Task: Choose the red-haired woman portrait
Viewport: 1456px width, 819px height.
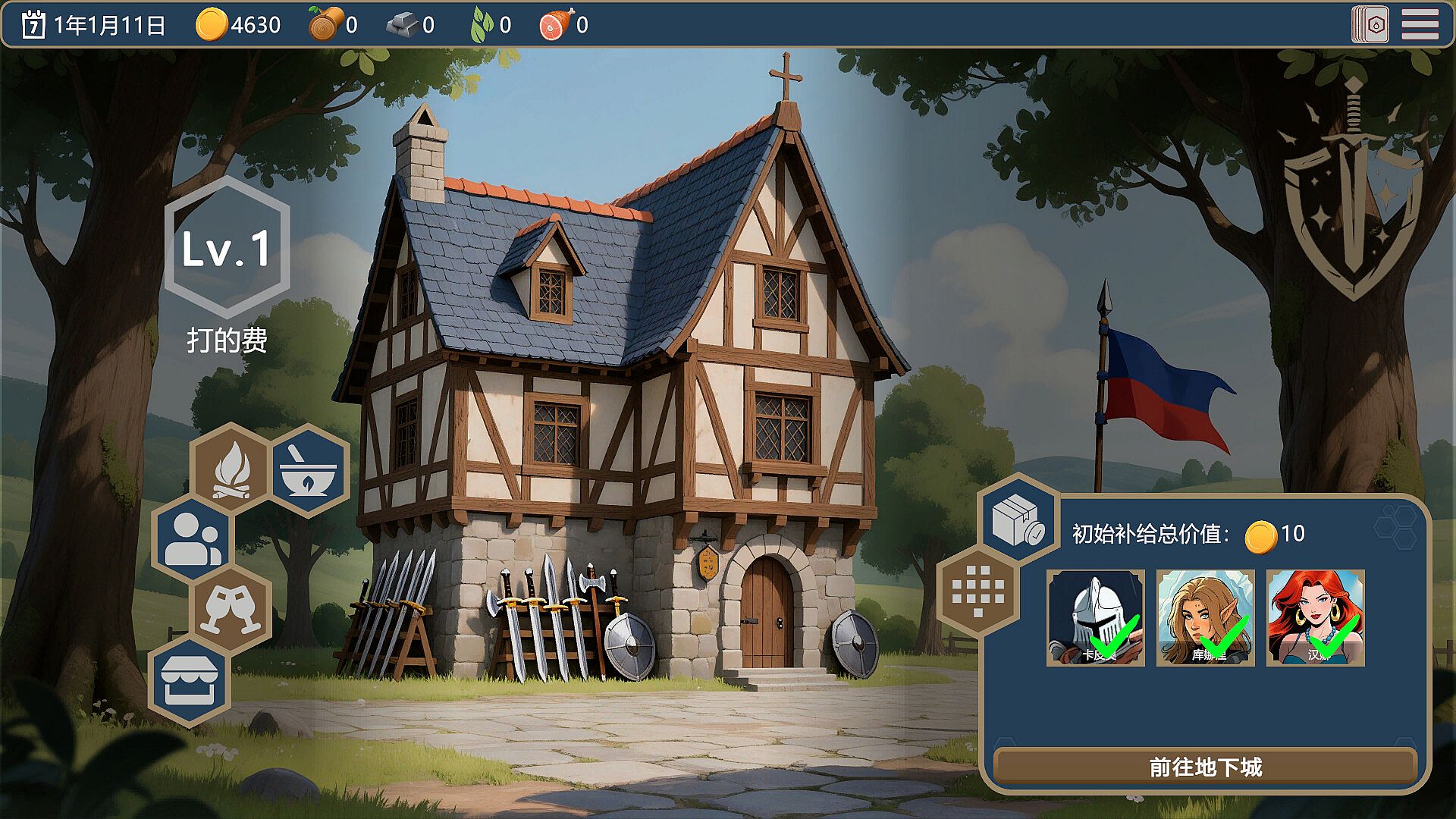Action: click(1315, 618)
